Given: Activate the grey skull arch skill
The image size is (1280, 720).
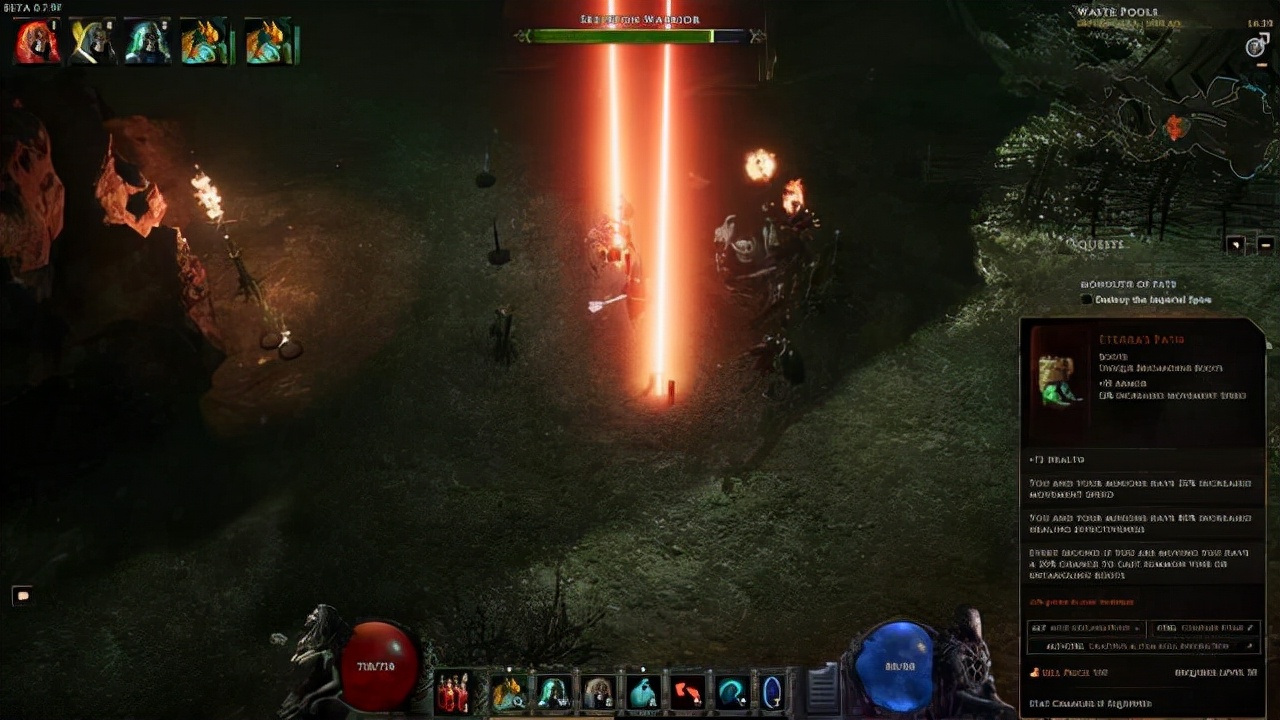Looking at the screenshot, I should (598, 692).
